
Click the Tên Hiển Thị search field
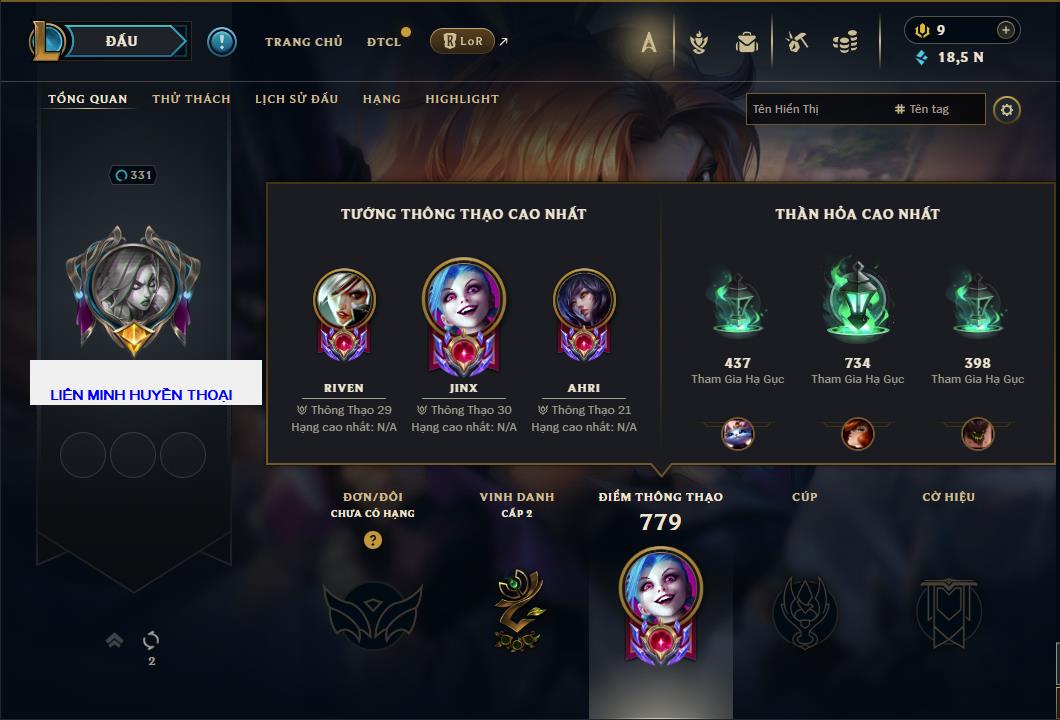tap(815, 109)
